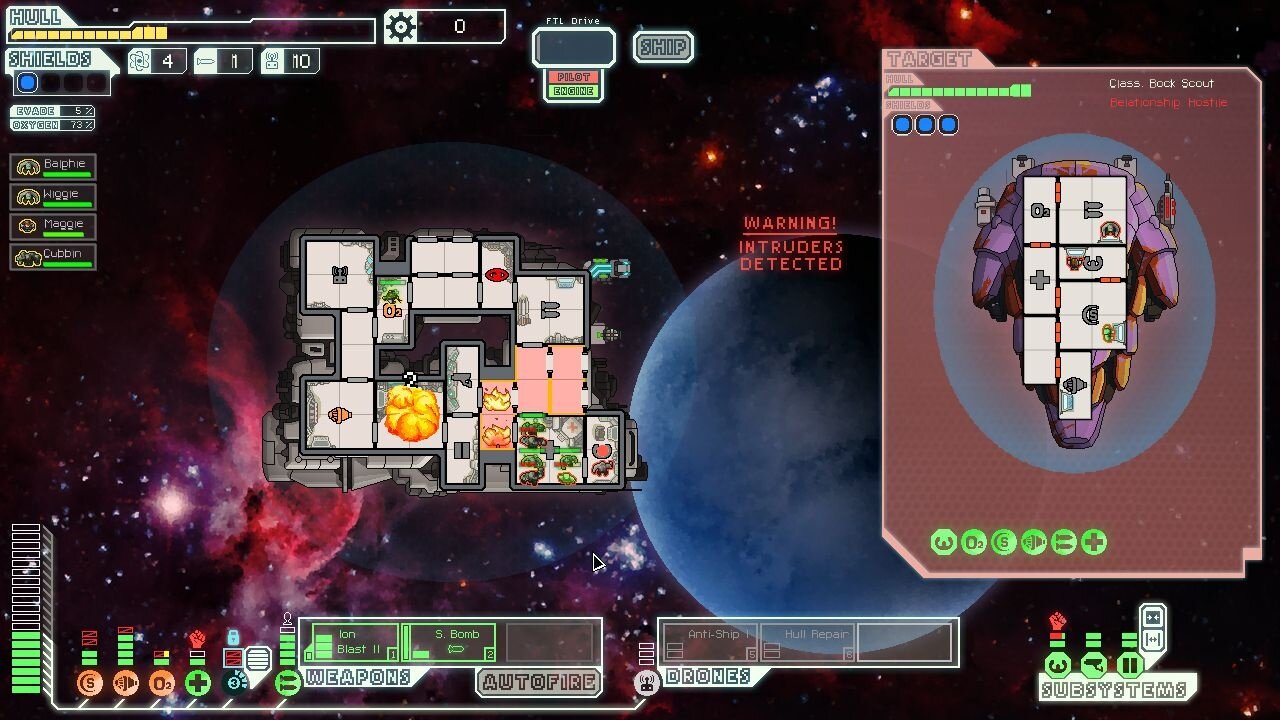Click the O2 oxygen system icon
The image size is (1280, 720).
pyautogui.click(x=162, y=683)
